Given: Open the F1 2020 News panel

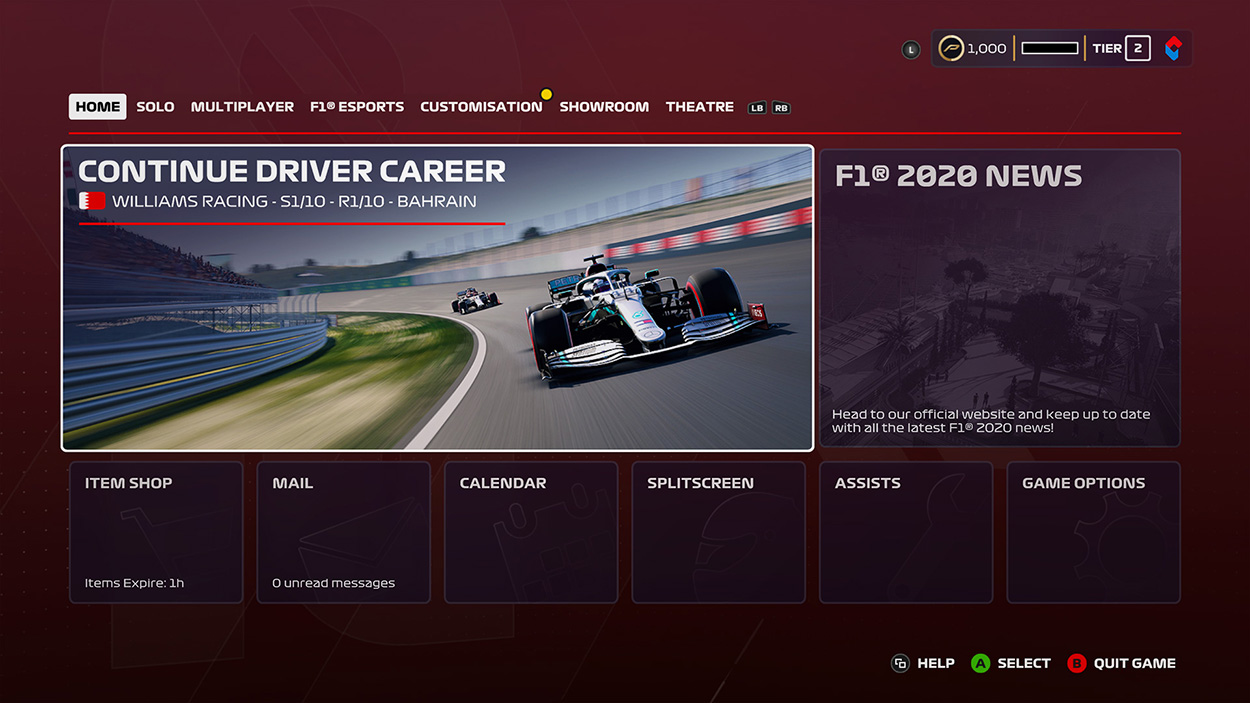Looking at the screenshot, I should [x=999, y=298].
